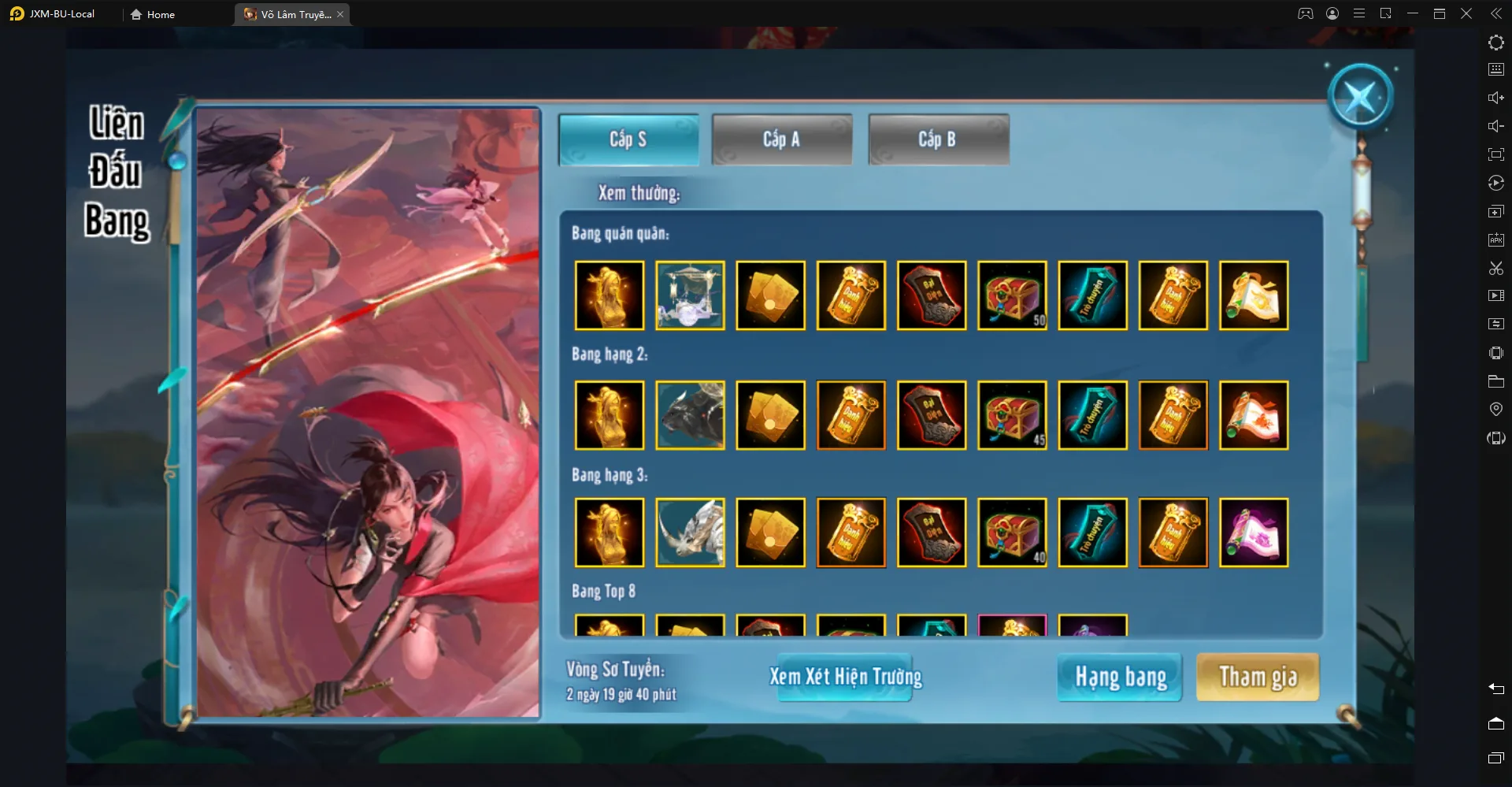Check rank 2 treasure chest with 45
Viewport: 1512px width, 787px height.
click(x=1012, y=415)
